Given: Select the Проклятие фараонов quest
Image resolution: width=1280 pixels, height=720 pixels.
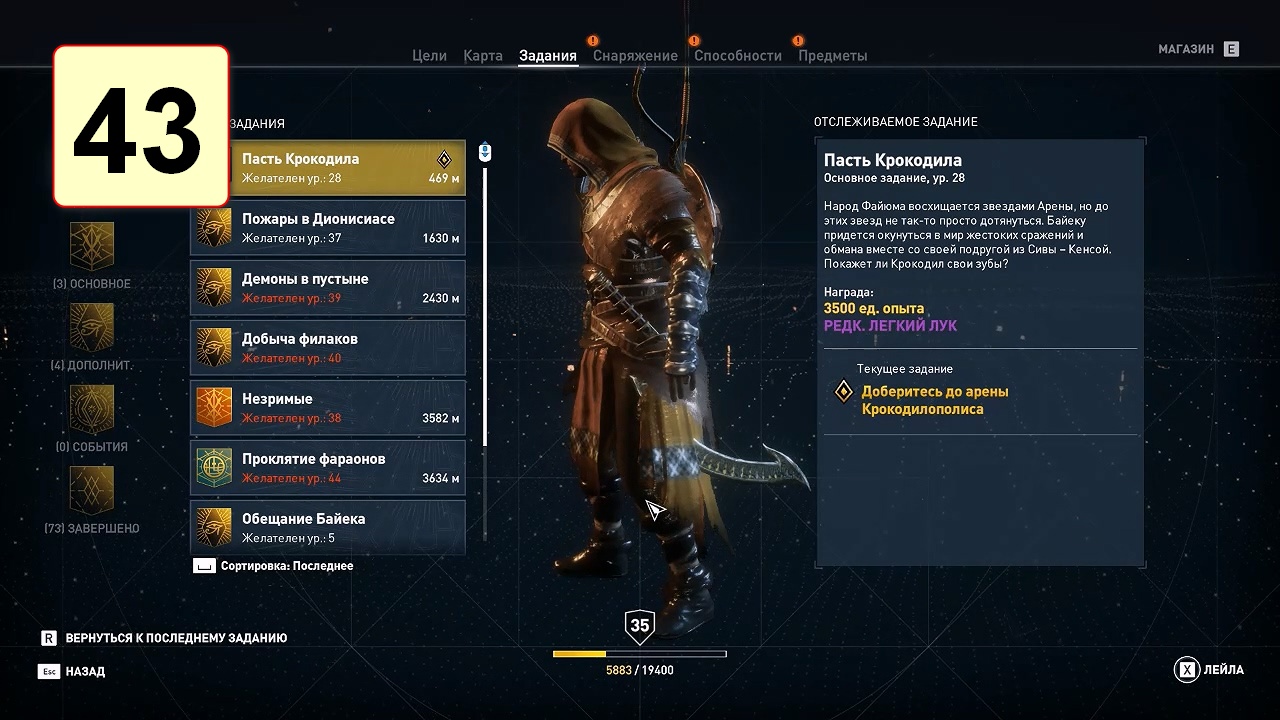Looking at the screenshot, I should 328,468.
